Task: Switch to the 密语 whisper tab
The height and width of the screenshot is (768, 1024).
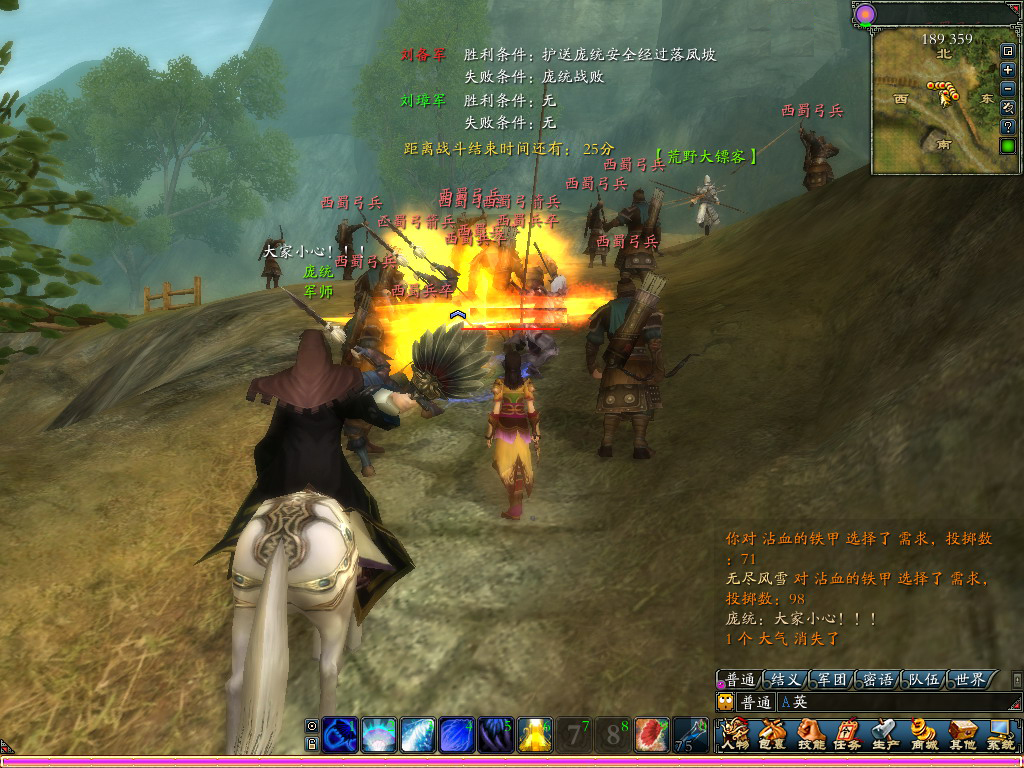Action: (x=878, y=679)
